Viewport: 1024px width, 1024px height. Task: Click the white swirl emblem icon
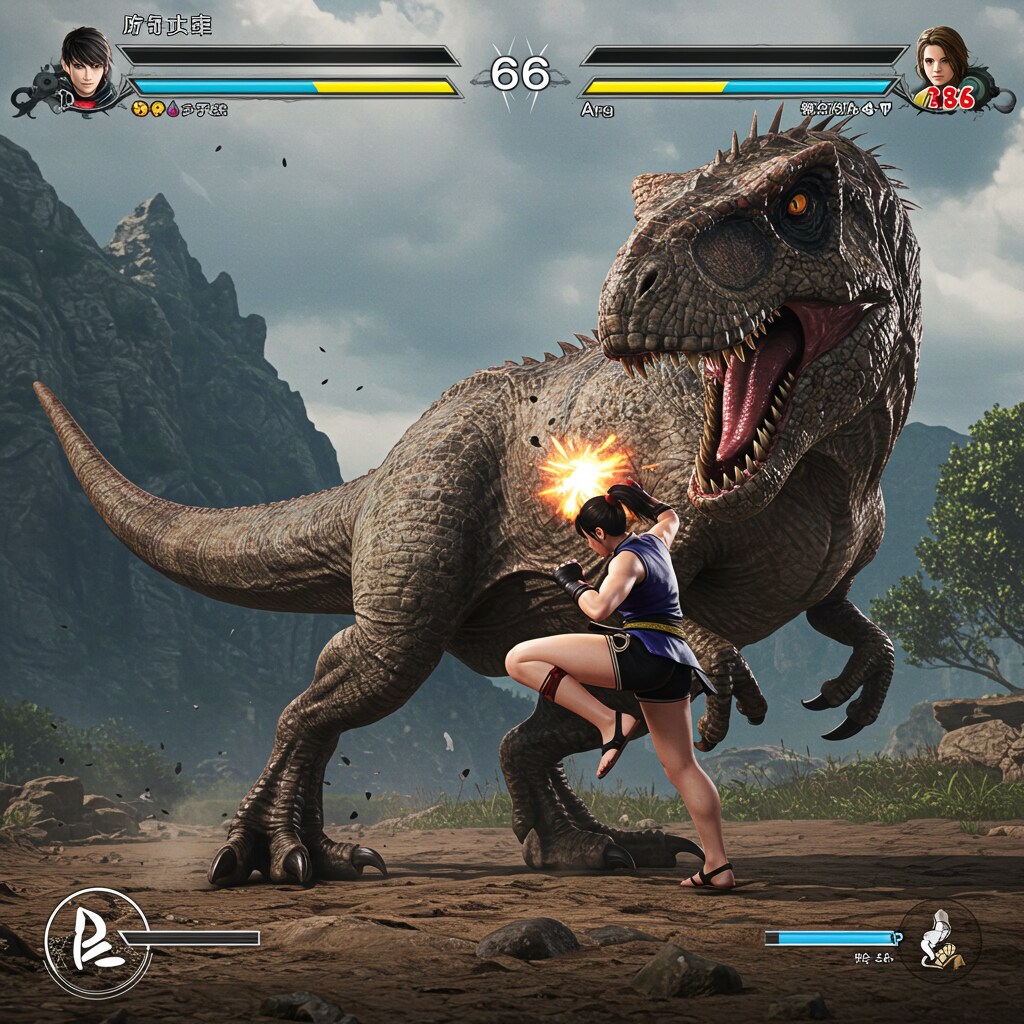click(x=95, y=941)
